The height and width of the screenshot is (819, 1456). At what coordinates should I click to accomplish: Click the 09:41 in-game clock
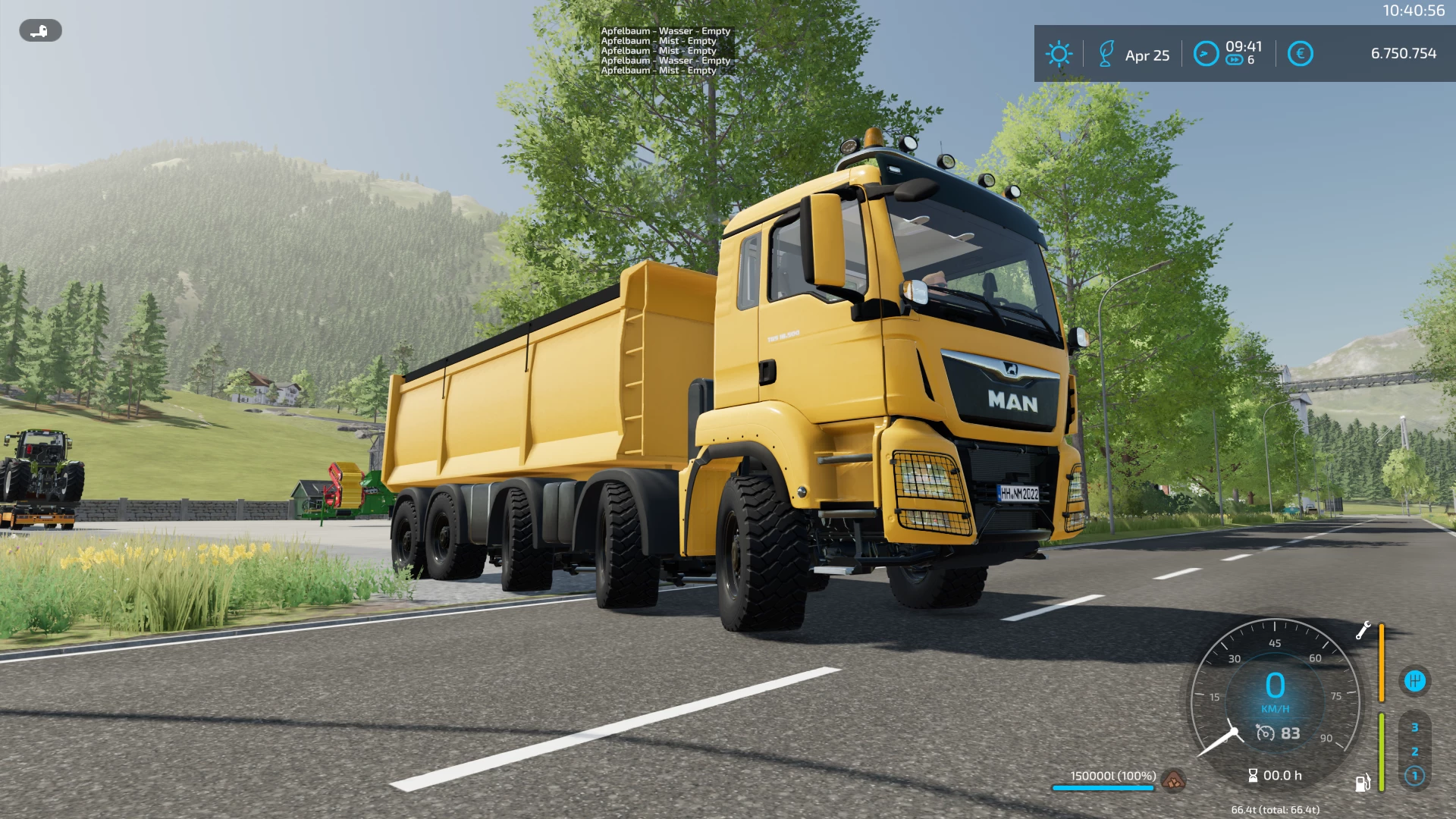(x=1244, y=47)
